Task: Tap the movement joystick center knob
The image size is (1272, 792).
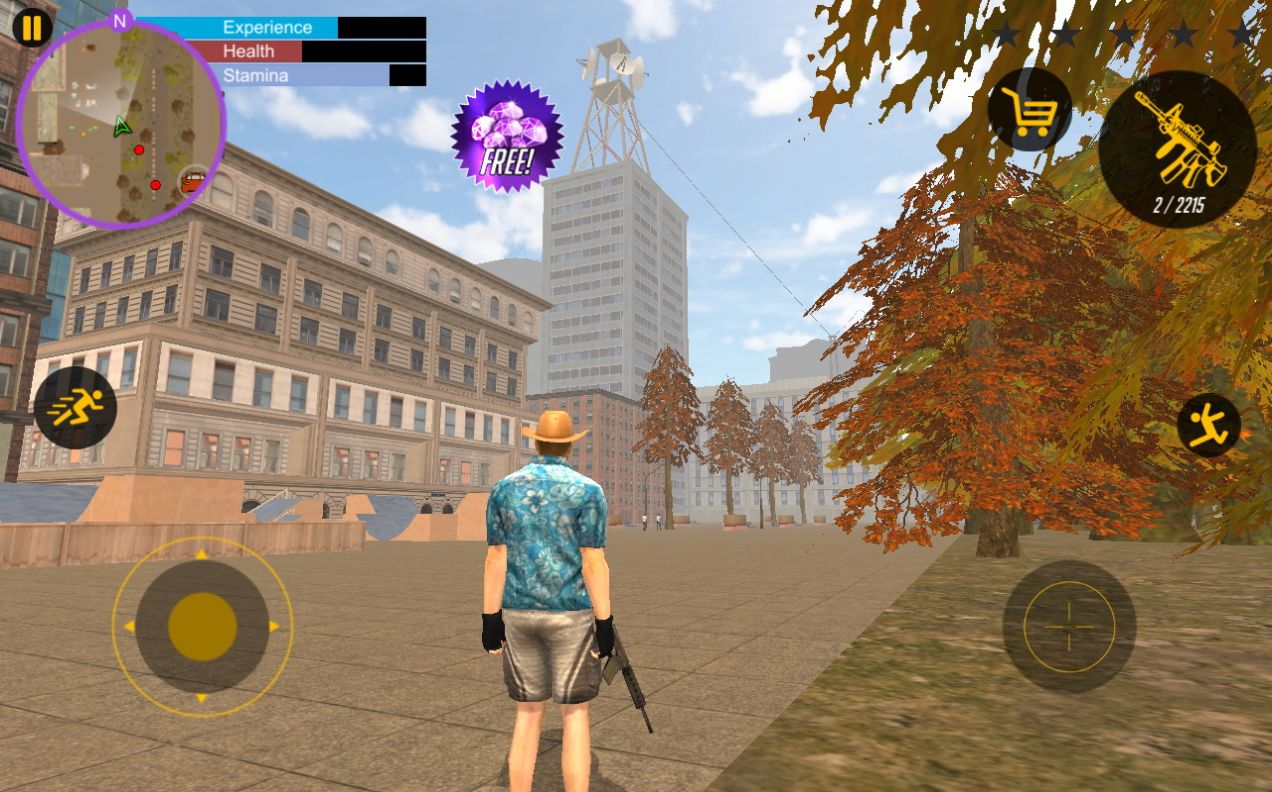Action: 202,626
